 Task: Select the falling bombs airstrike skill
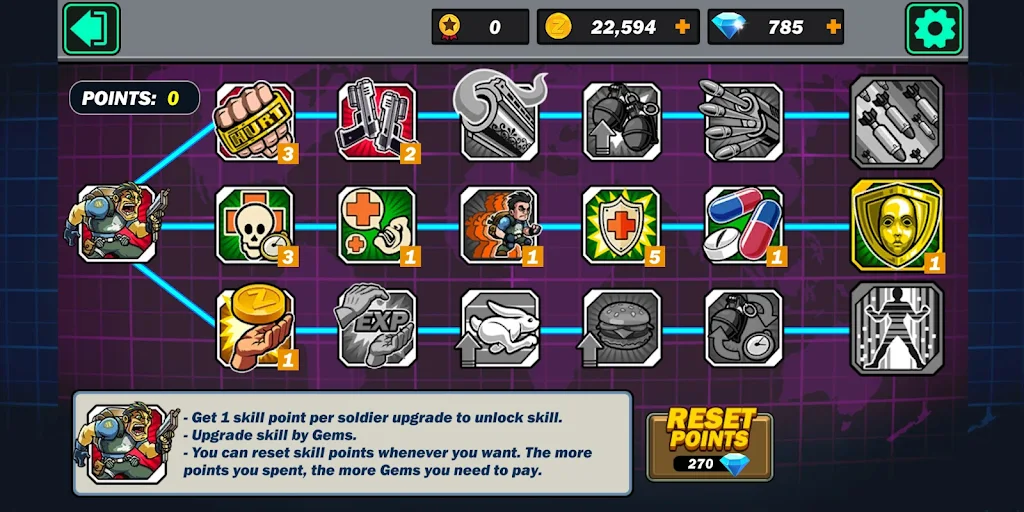[x=896, y=121]
